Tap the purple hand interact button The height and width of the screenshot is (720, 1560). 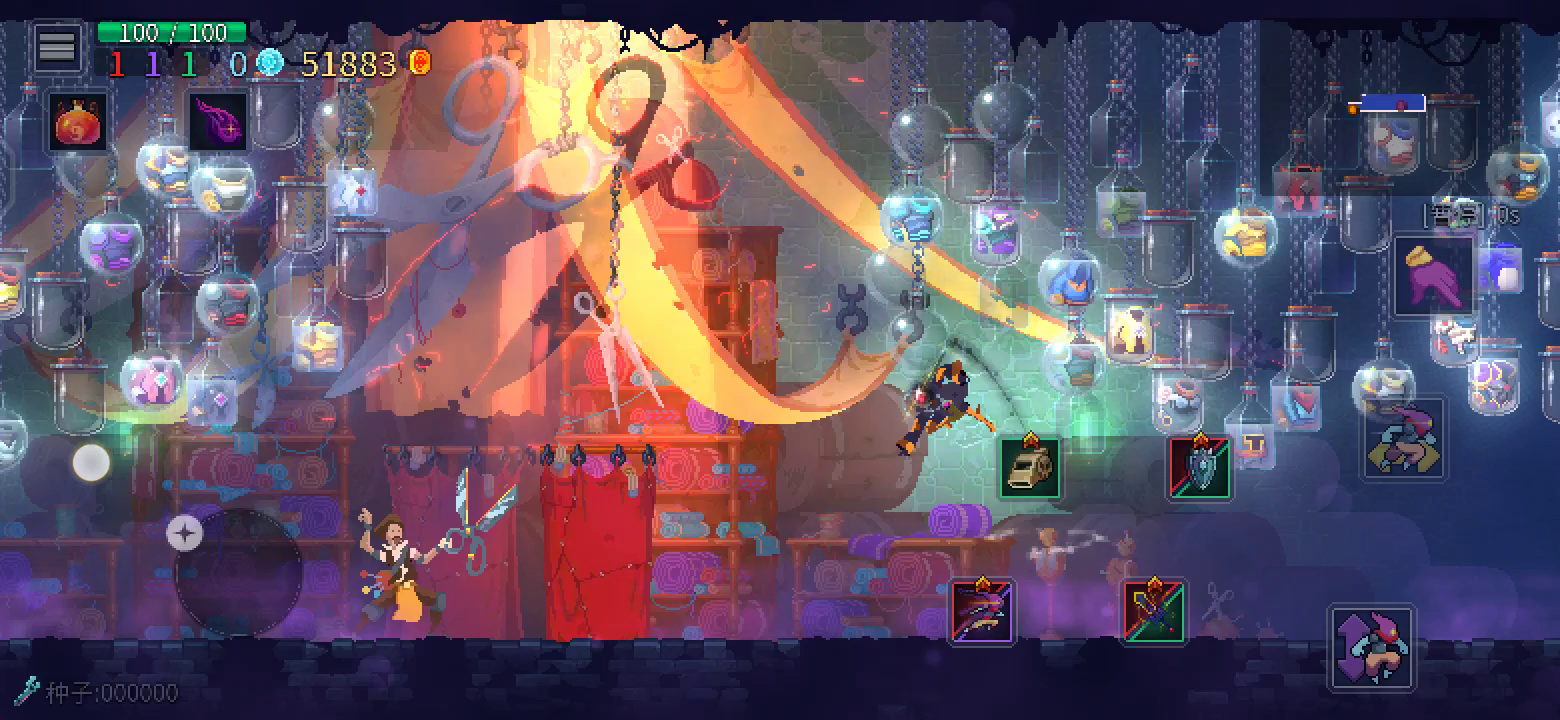1434,275
